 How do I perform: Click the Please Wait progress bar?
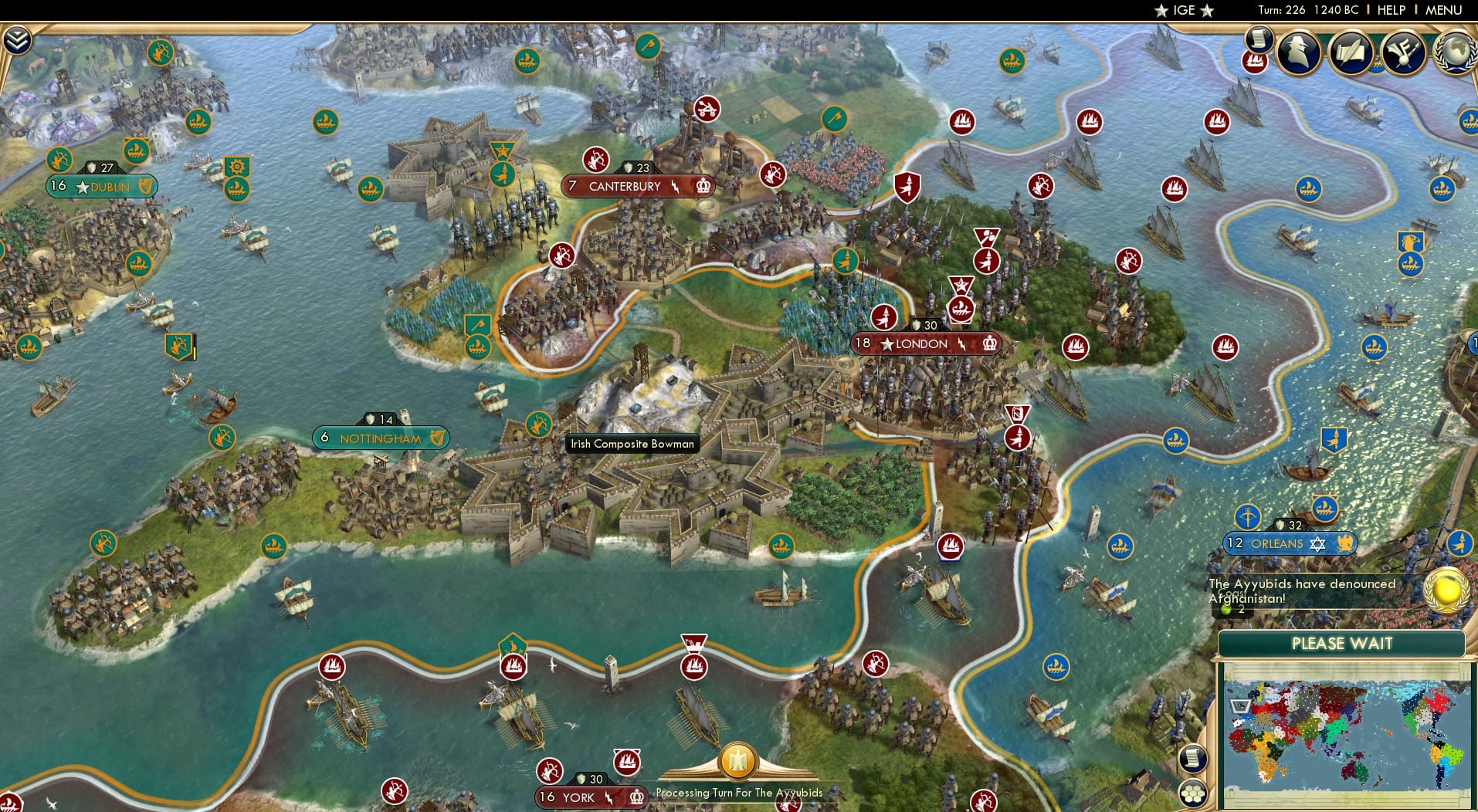click(1344, 644)
